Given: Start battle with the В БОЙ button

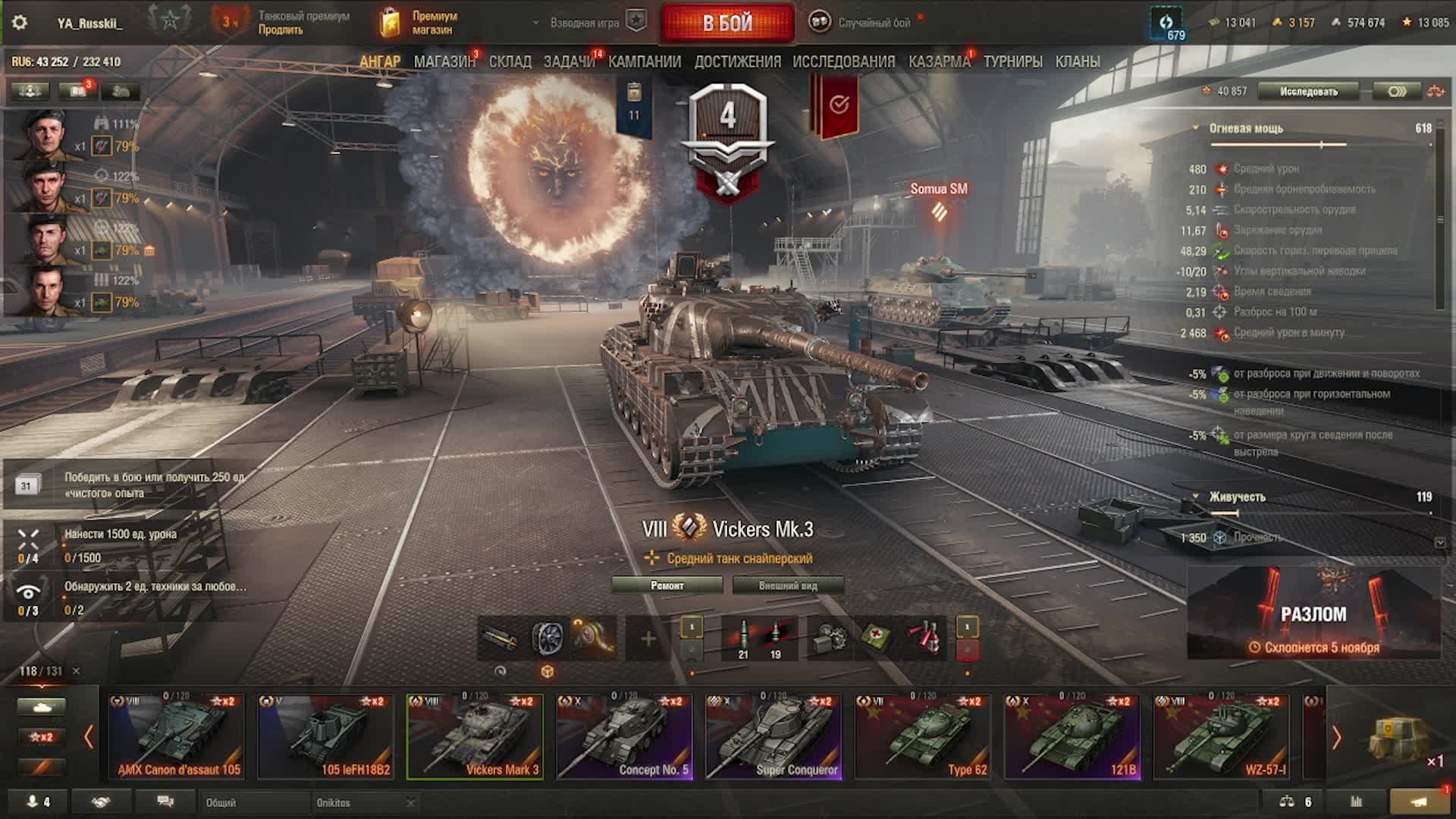Looking at the screenshot, I should pyautogui.click(x=727, y=23).
